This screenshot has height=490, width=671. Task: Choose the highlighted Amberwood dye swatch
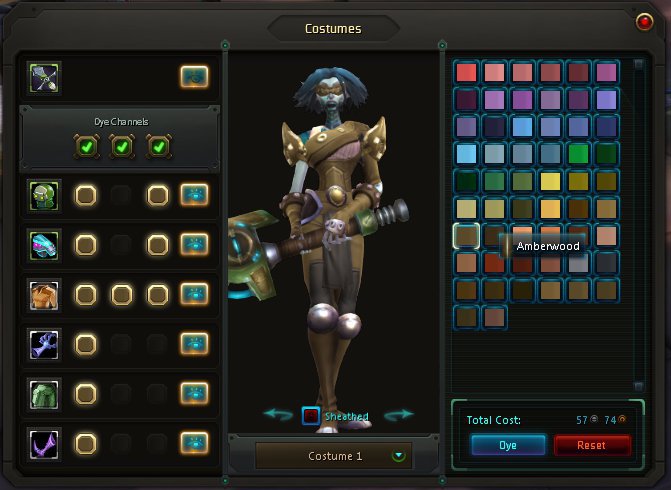pos(466,236)
